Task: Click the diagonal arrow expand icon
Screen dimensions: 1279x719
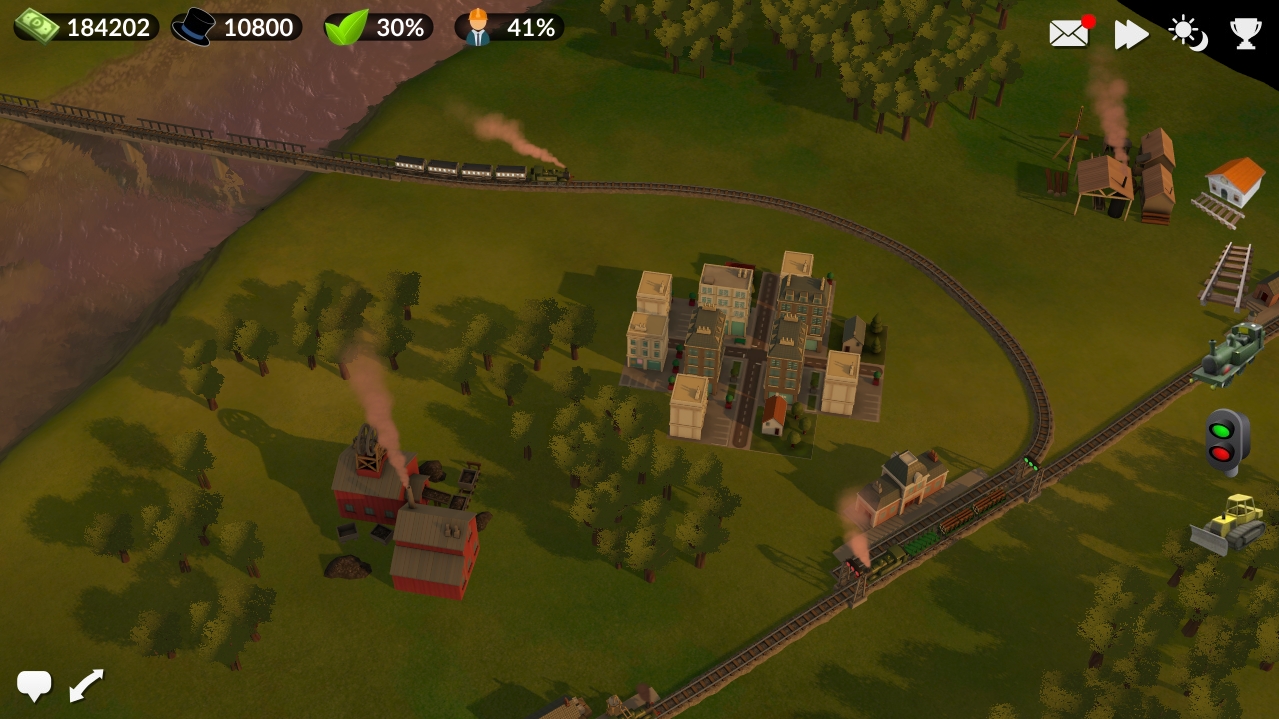Action: point(87,685)
